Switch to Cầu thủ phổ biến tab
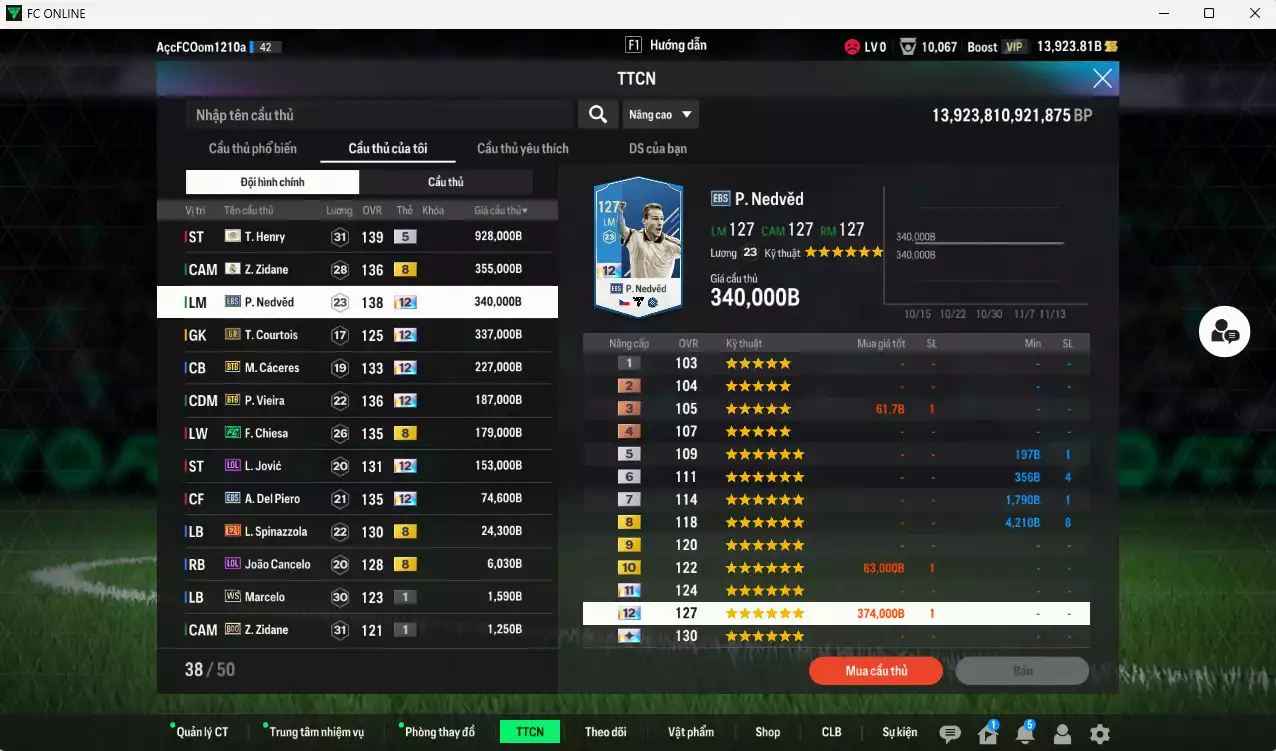Viewport: 1276px width, 751px height. coord(253,149)
